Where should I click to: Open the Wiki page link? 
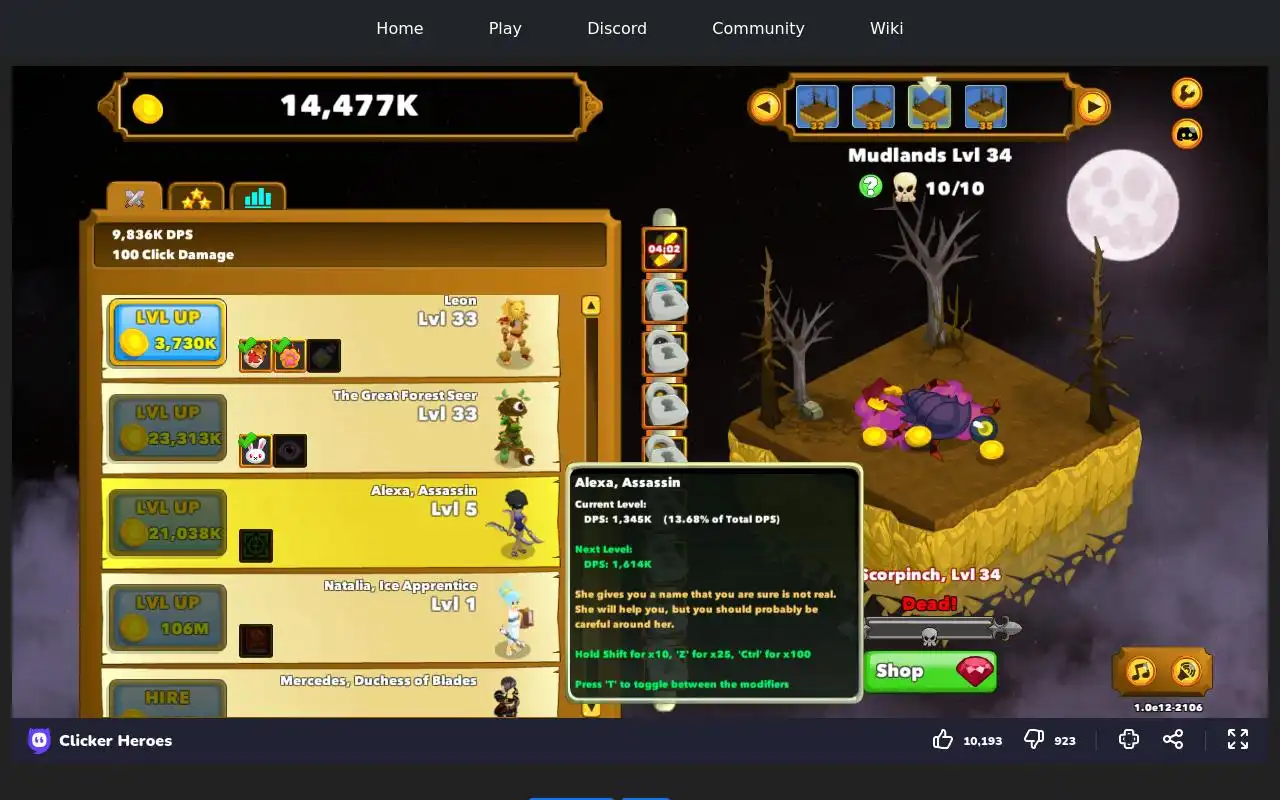(x=886, y=28)
